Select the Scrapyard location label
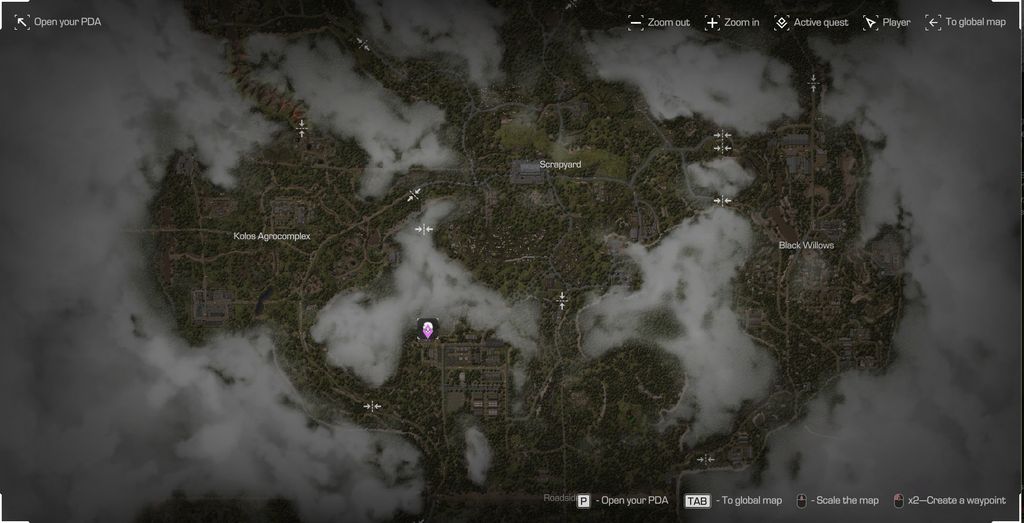1024x523 pixels. click(x=560, y=164)
